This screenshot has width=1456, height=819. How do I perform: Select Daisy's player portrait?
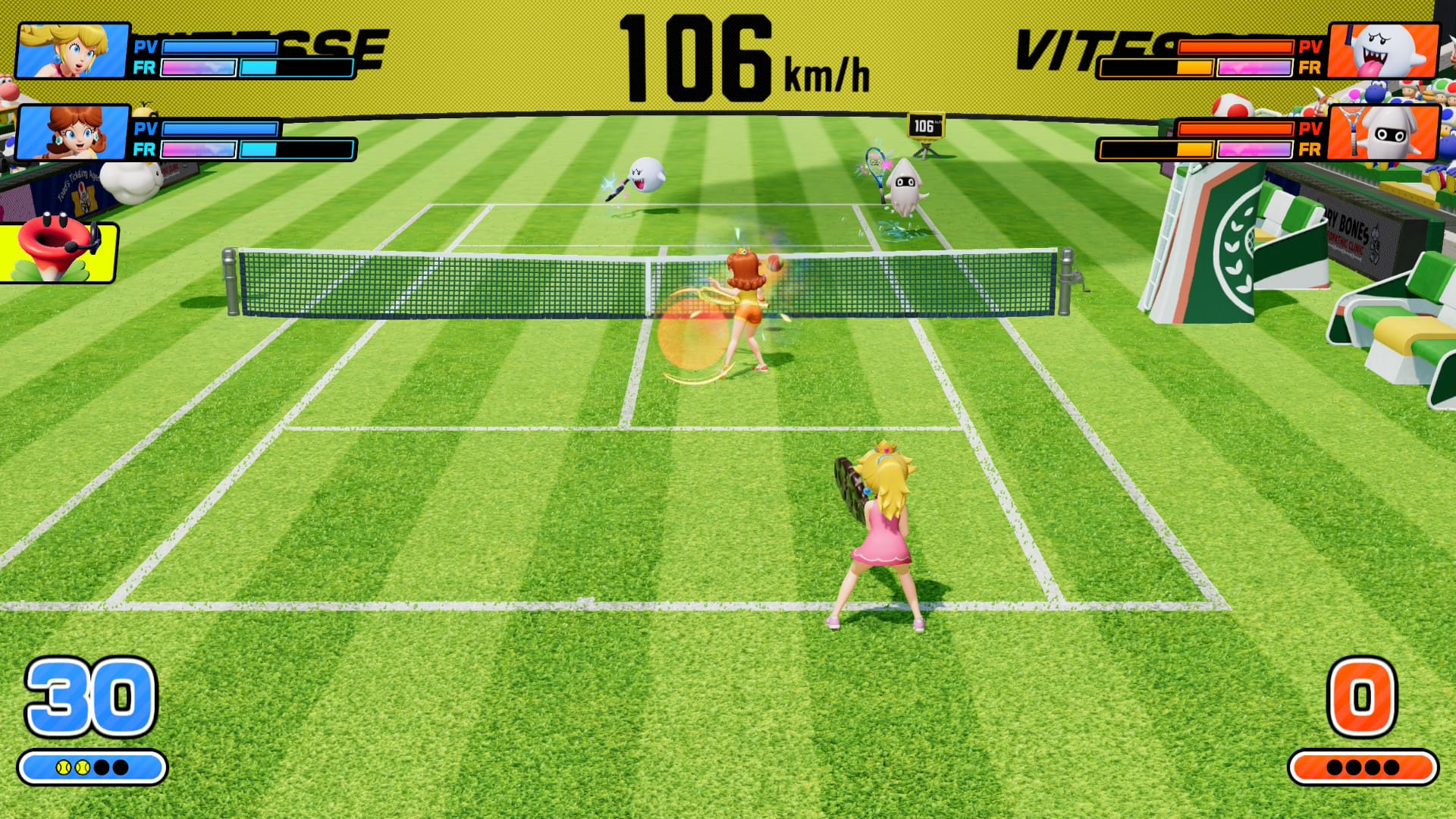tap(72, 133)
